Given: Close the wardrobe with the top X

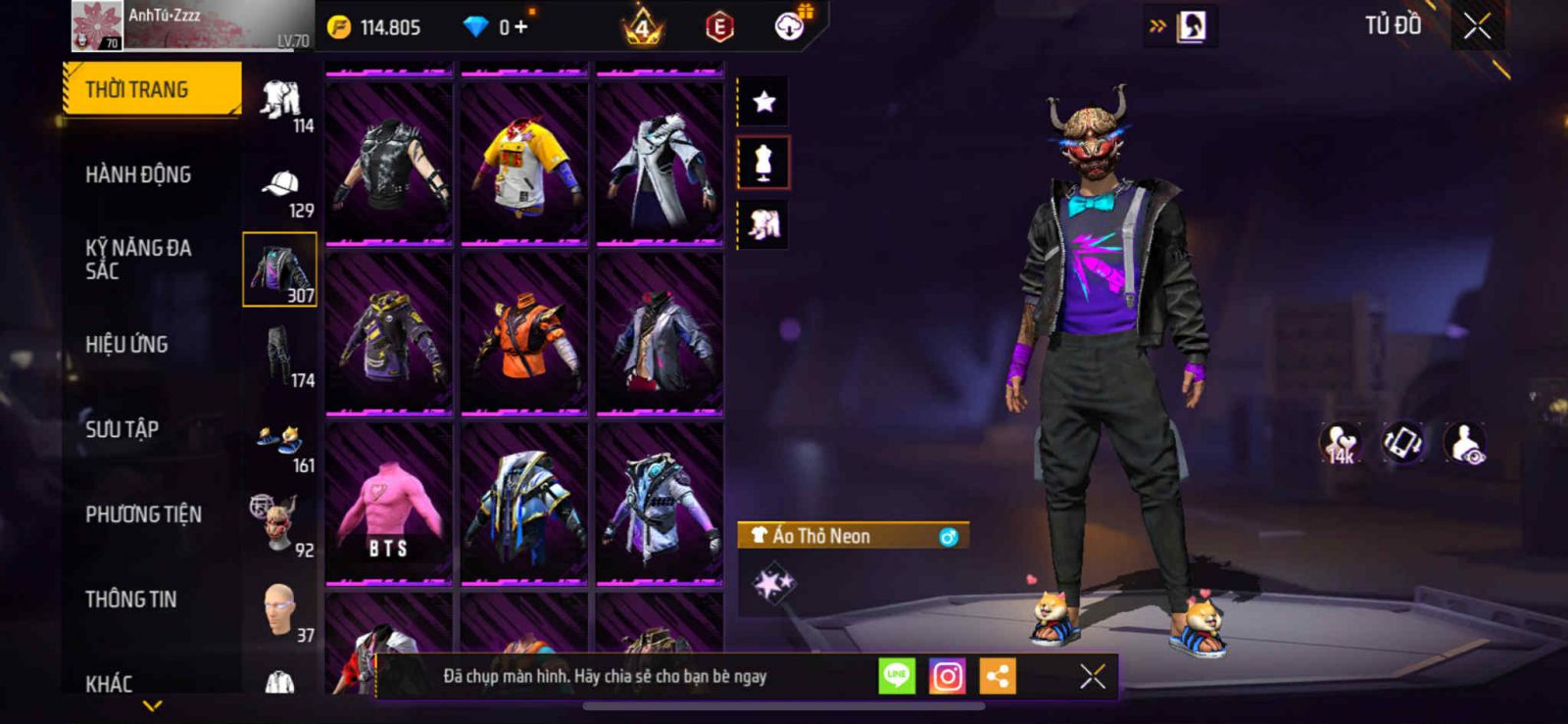Looking at the screenshot, I should click(1477, 26).
